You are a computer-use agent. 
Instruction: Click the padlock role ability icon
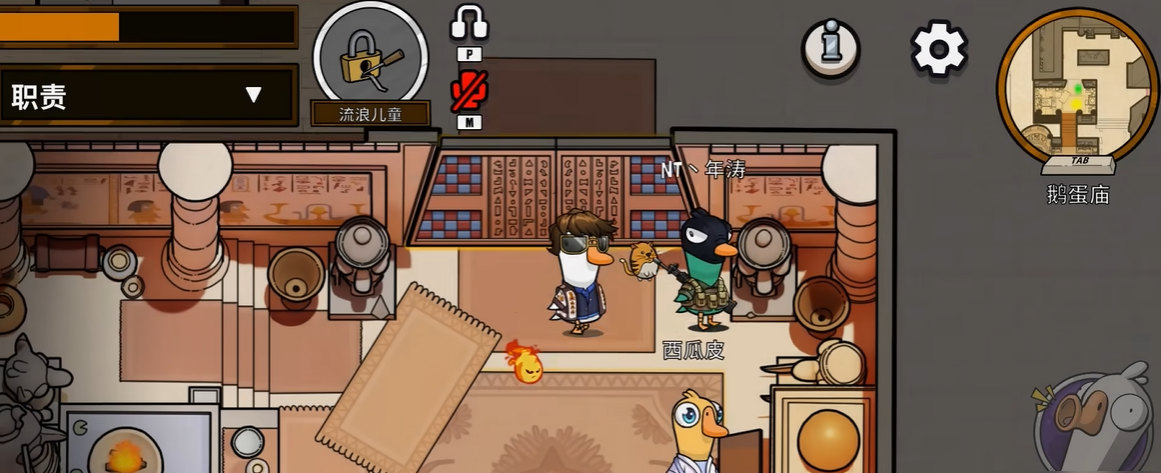click(x=370, y=58)
